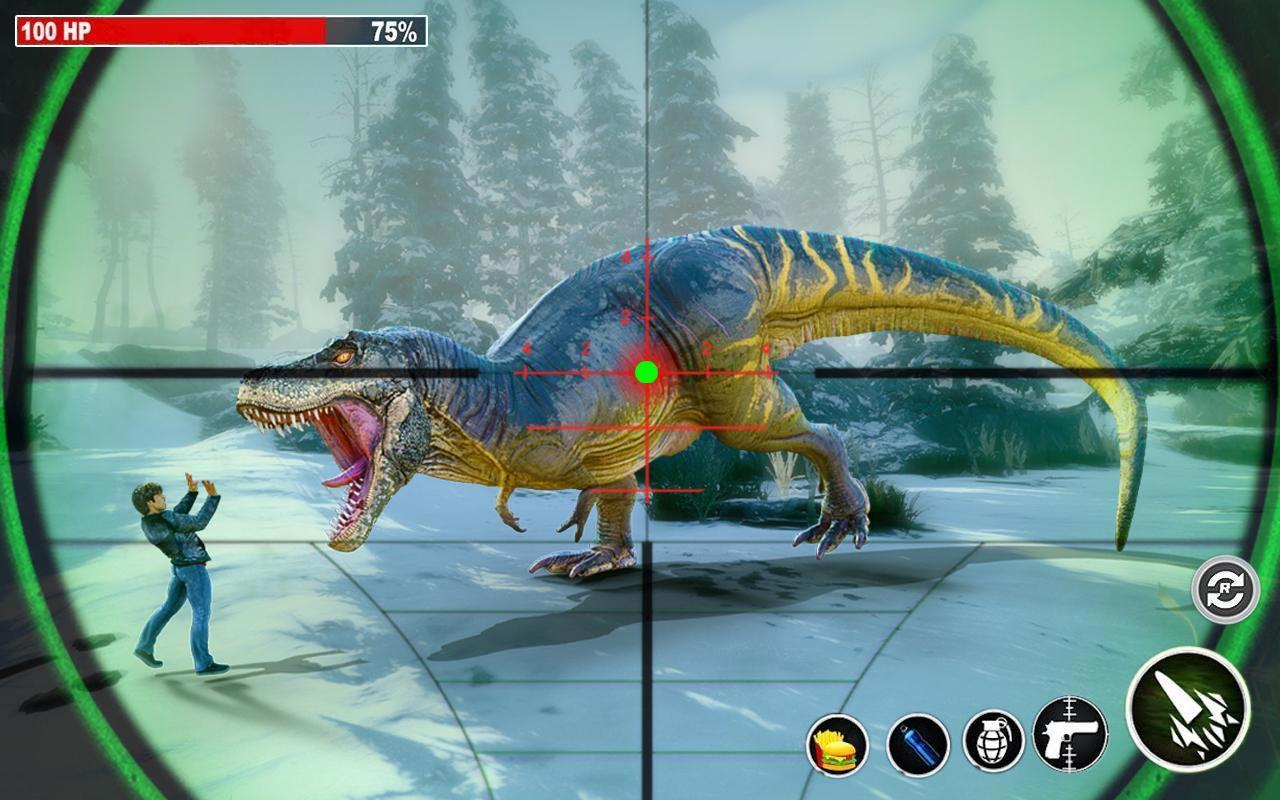Select the grenade button

[993, 741]
